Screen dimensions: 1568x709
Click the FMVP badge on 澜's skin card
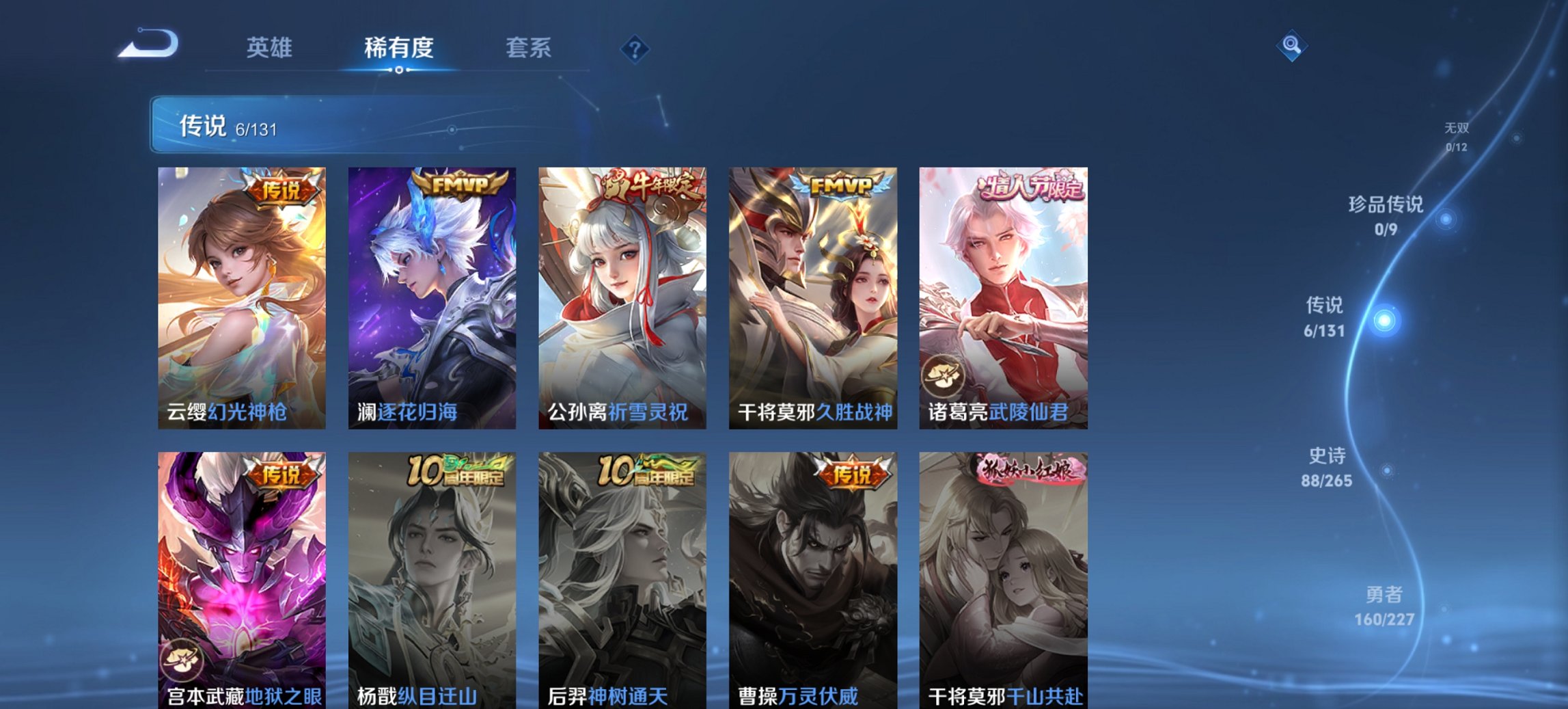[x=459, y=185]
